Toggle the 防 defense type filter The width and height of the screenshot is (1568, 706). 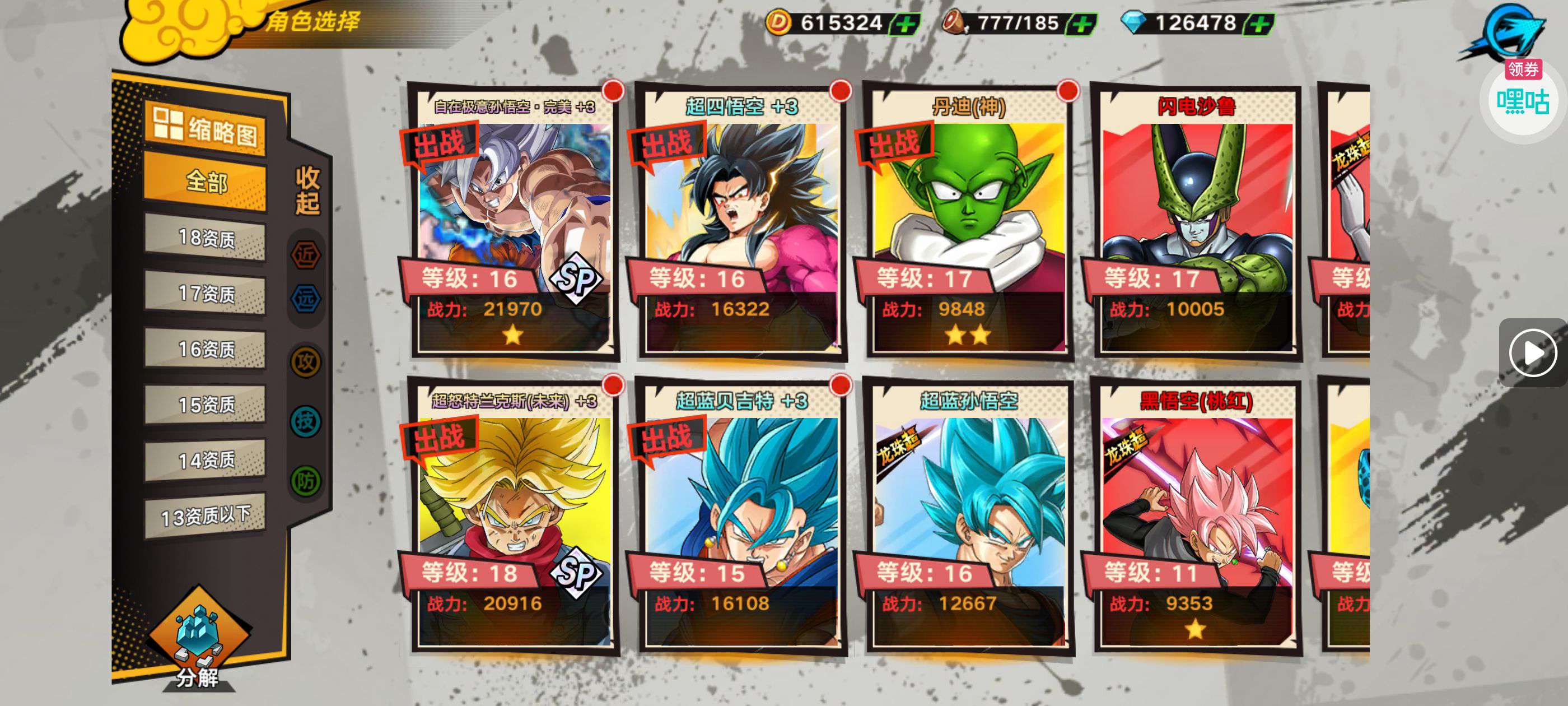click(306, 481)
